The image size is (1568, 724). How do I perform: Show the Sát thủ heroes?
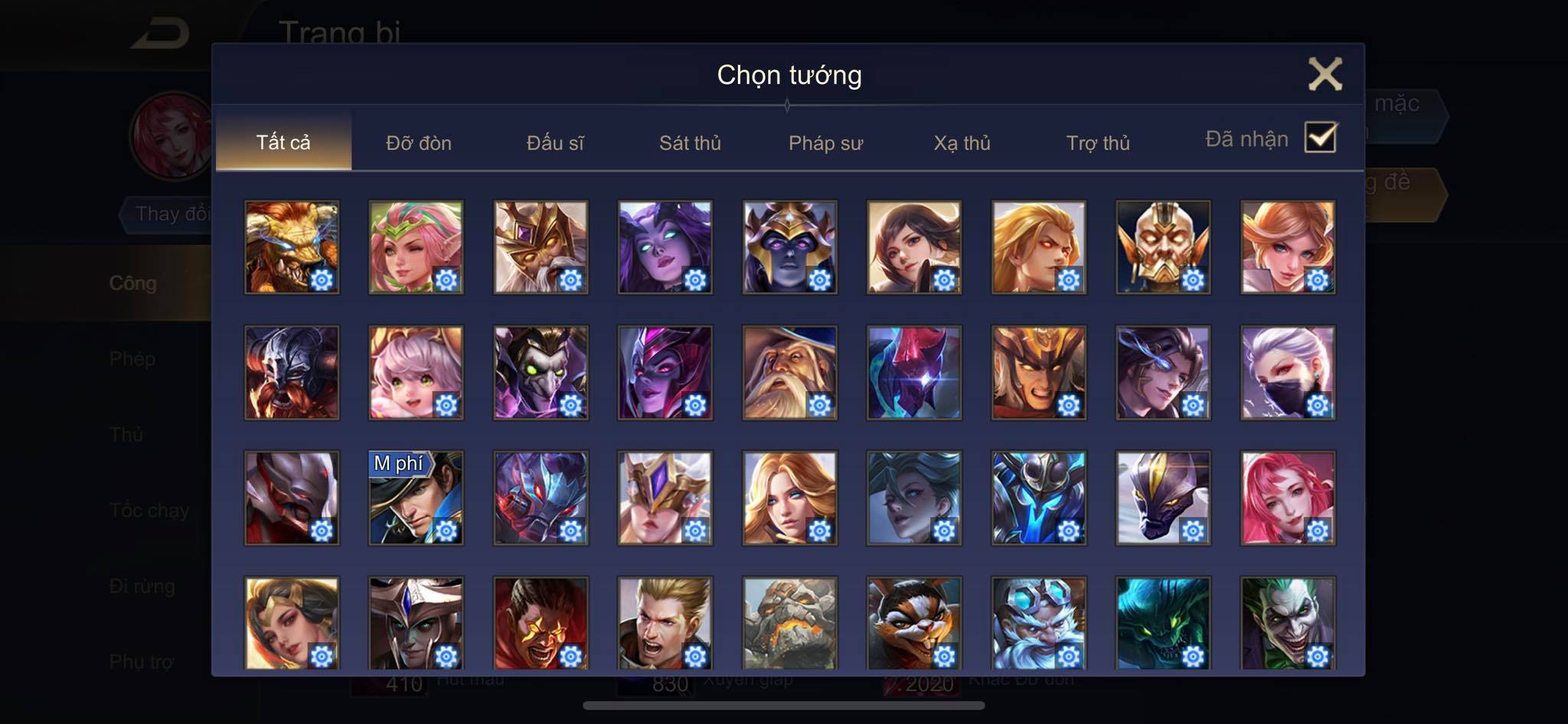point(690,142)
